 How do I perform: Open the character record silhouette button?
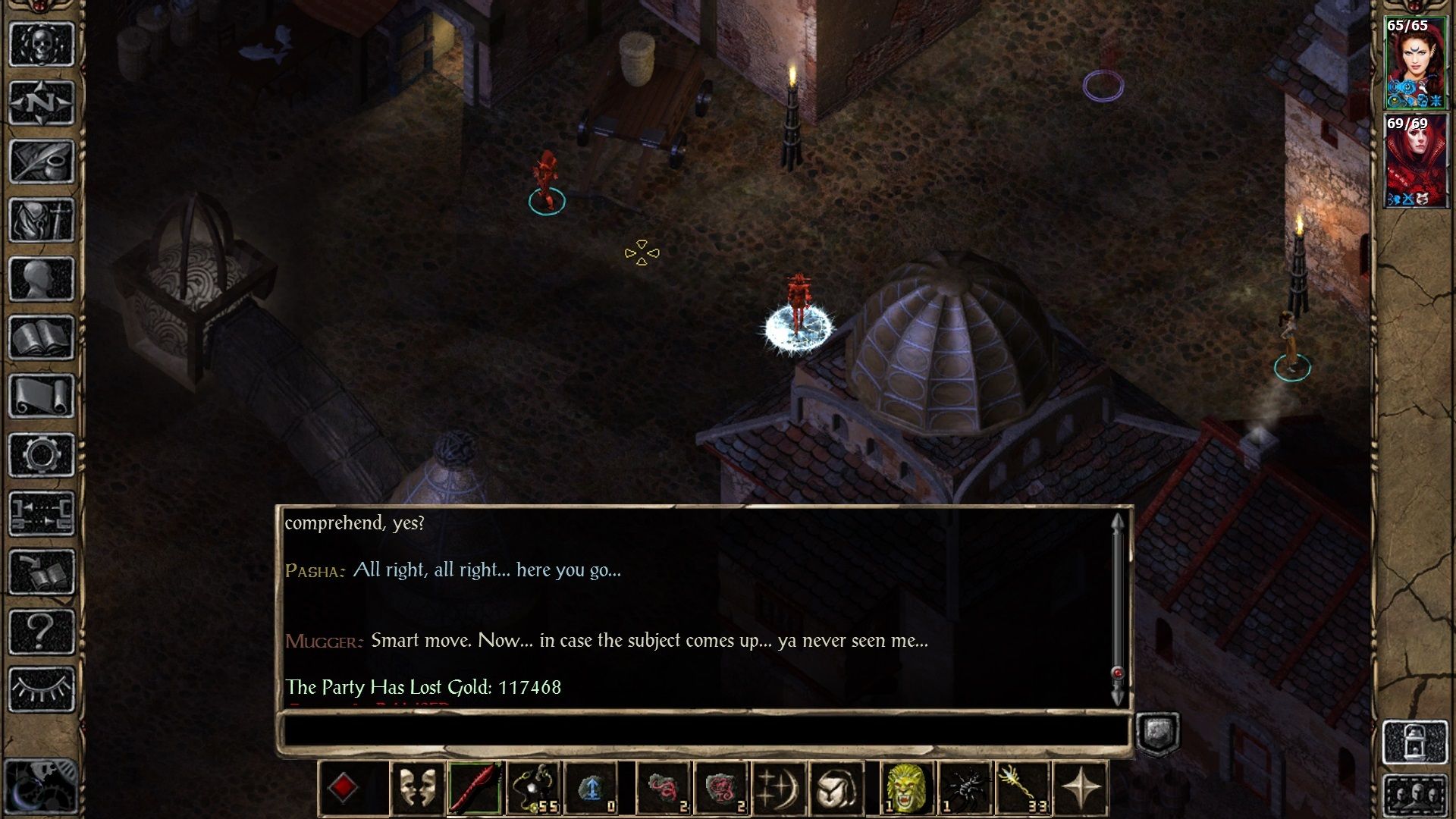pos(42,278)
